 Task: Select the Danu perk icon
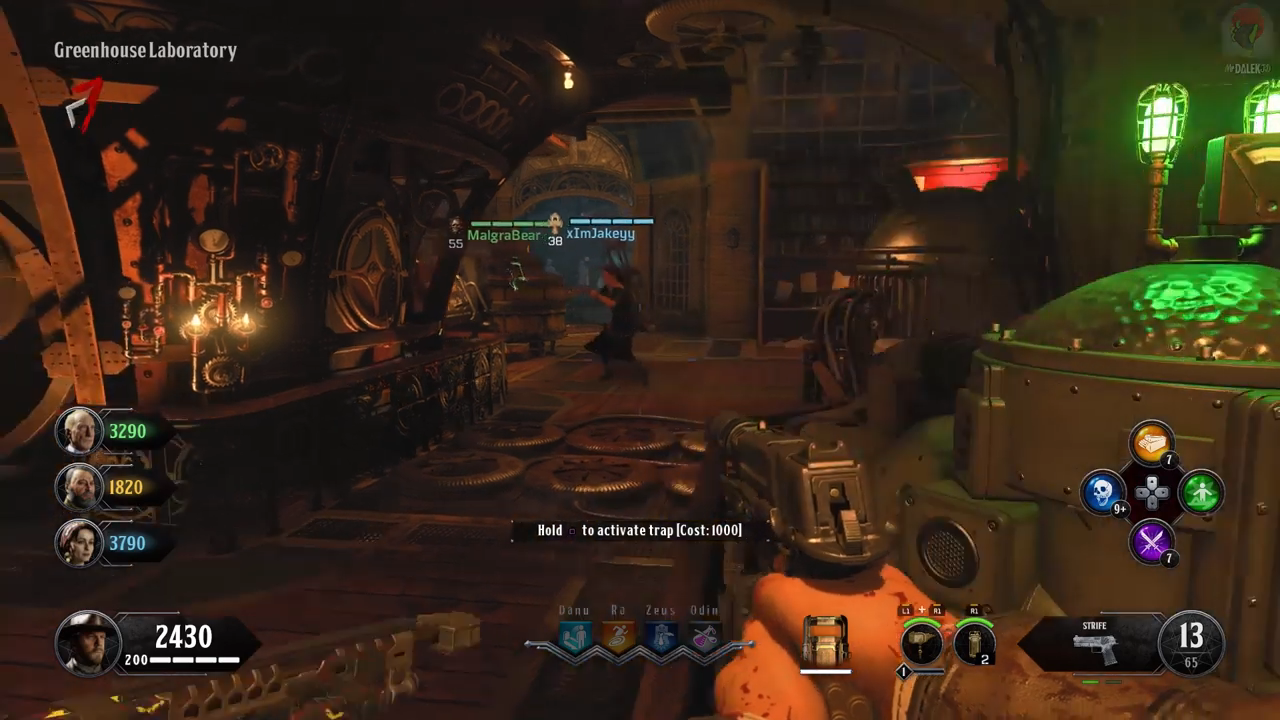[x=575, y=638]
